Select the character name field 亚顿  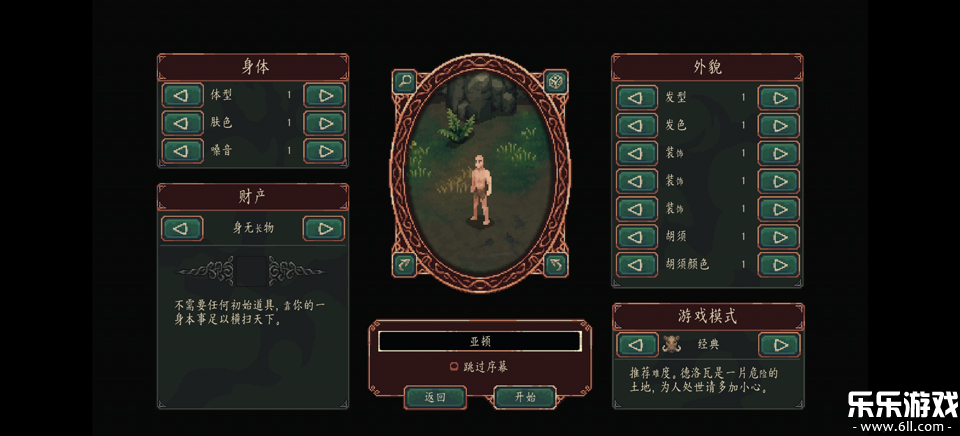point(479,341)
